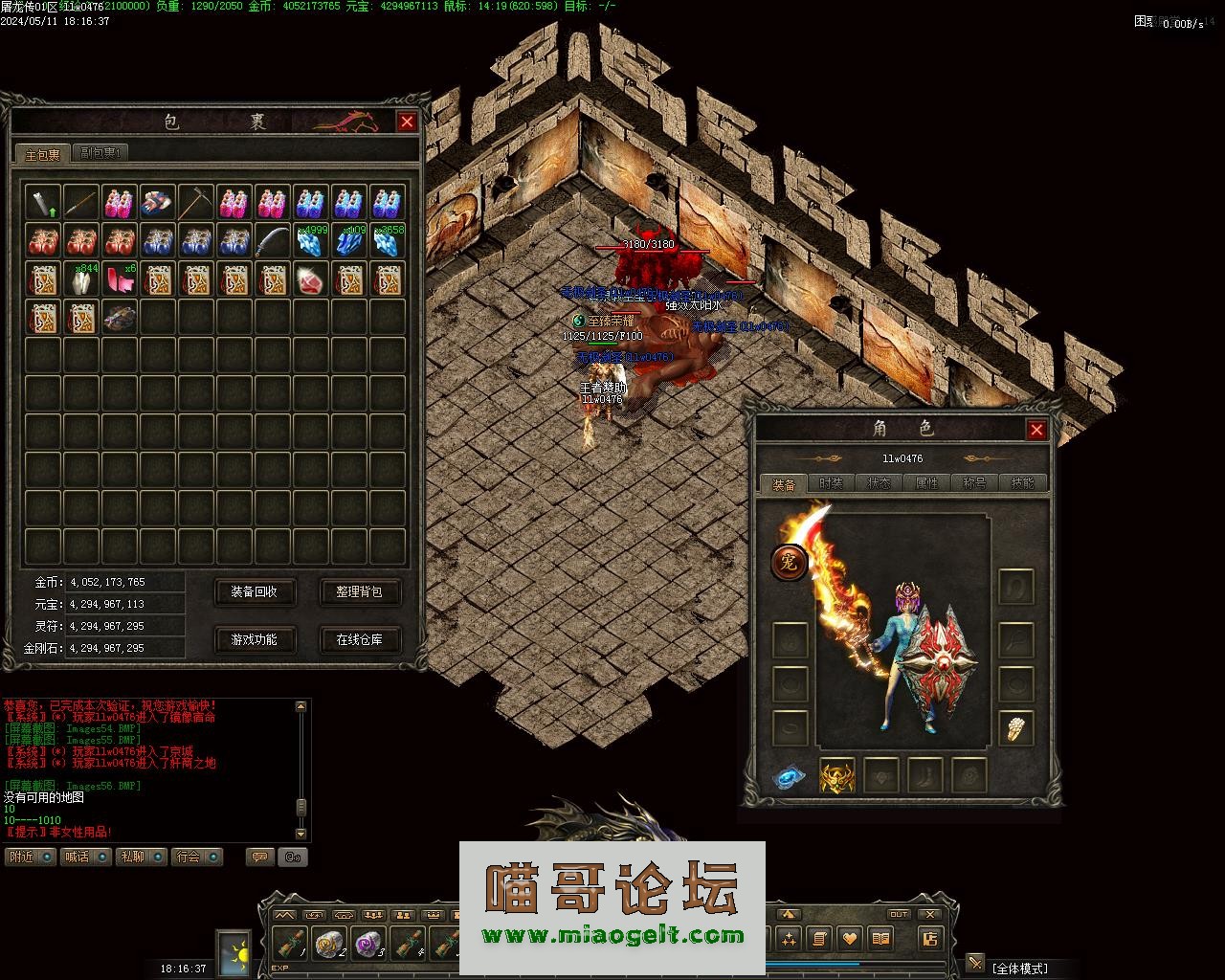This screenshot has height=980, width=1225.
Task: Choose the 附近 nearby chat channel
Action: coord(30,857)
